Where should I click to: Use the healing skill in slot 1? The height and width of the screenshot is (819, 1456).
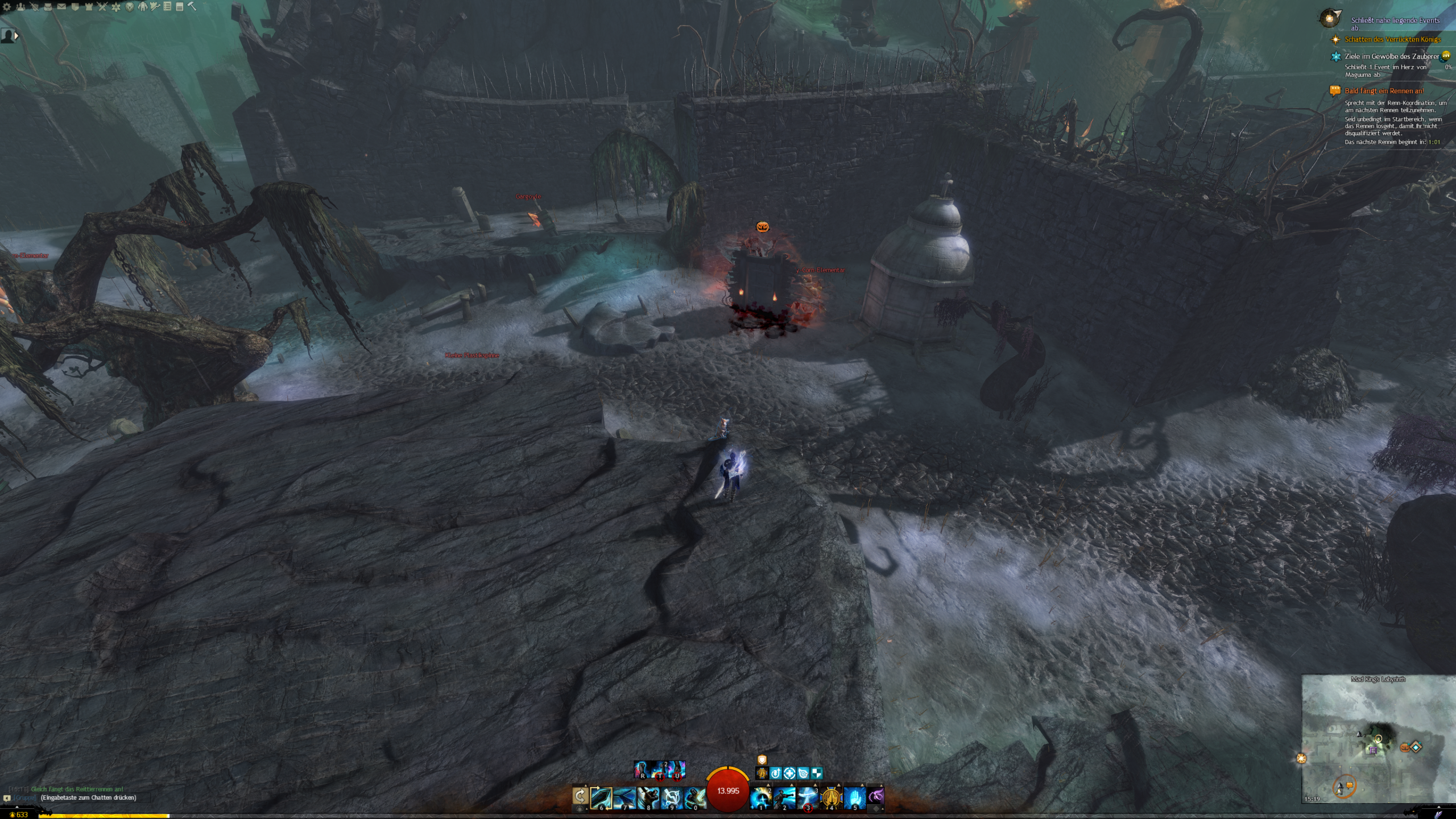click(x=761, y=797)
